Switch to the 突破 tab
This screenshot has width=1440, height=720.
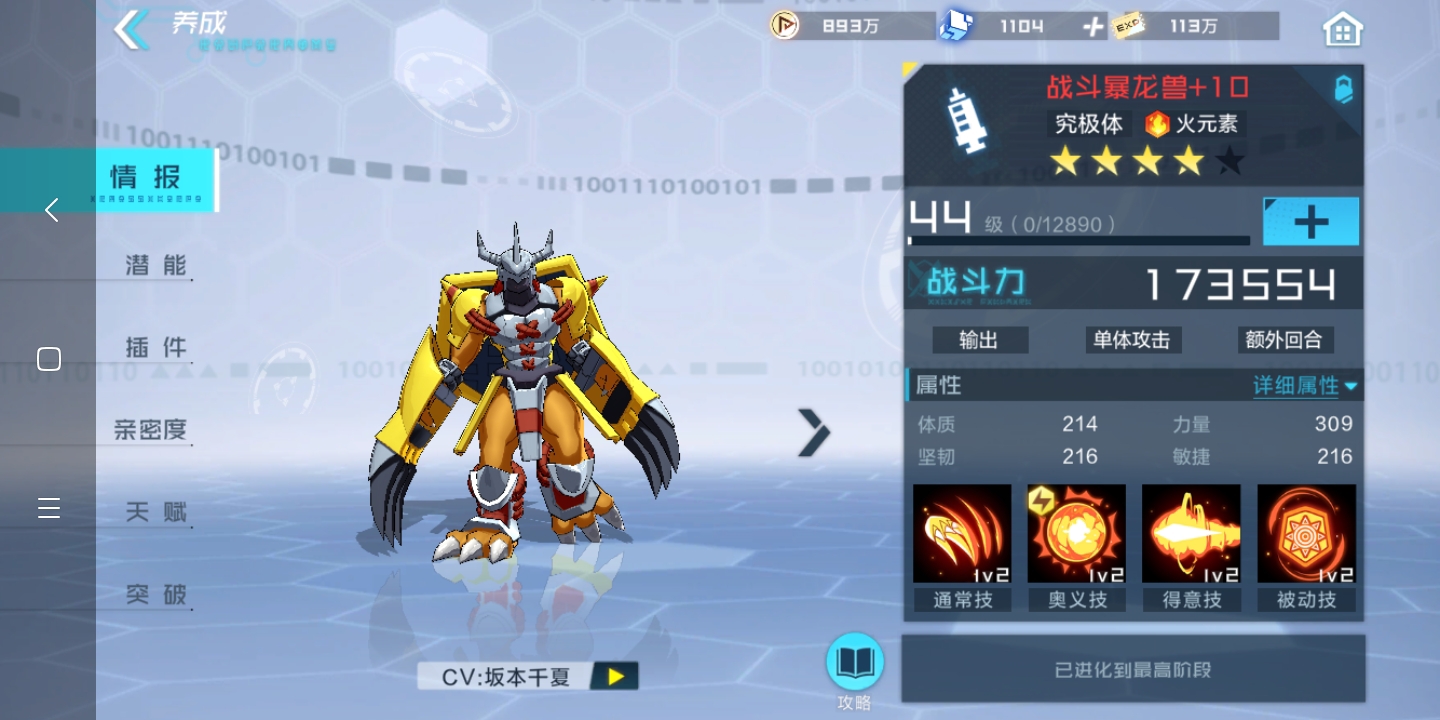point(156,594)
